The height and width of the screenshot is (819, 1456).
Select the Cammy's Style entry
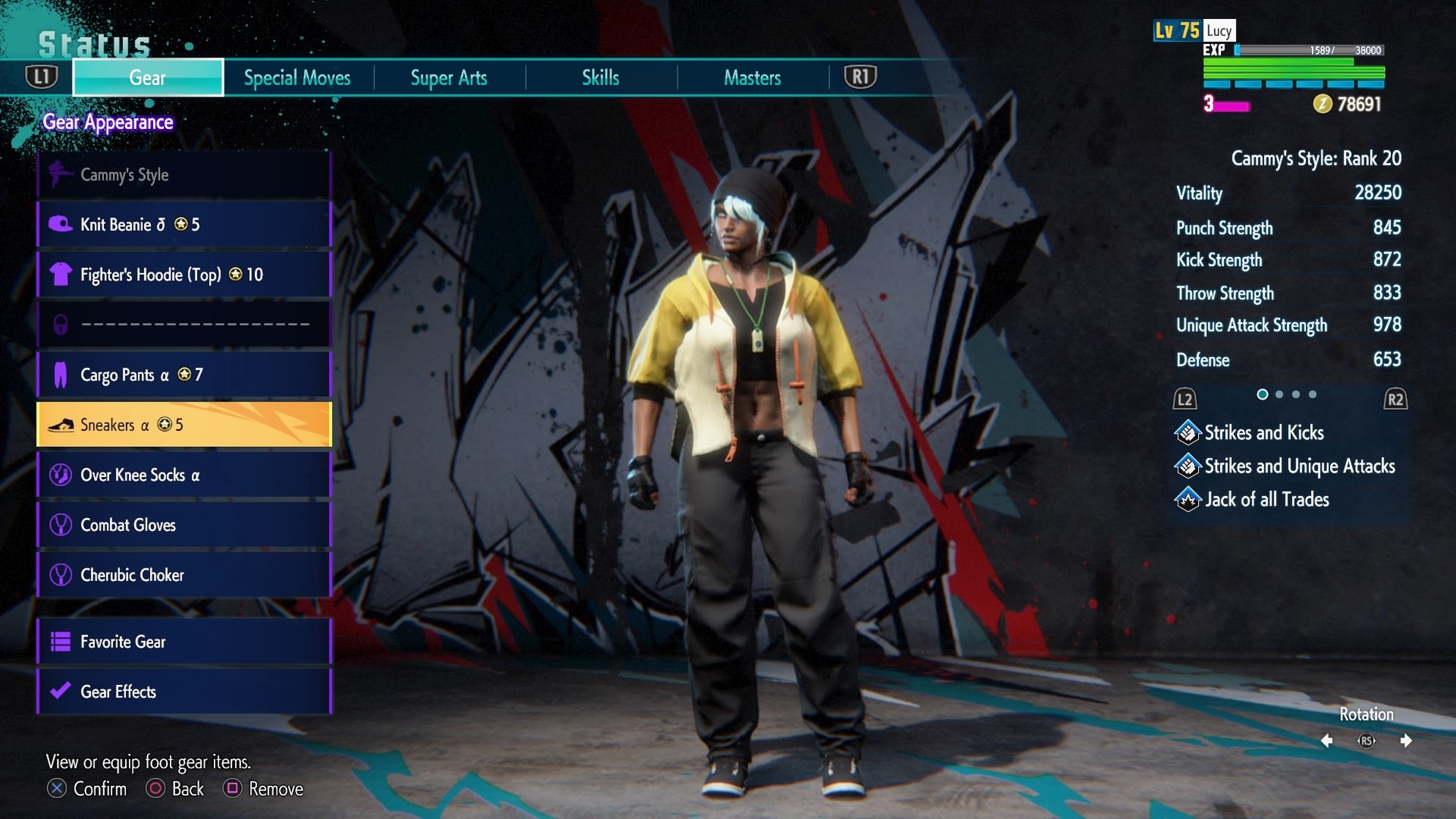tap(185, 174)
